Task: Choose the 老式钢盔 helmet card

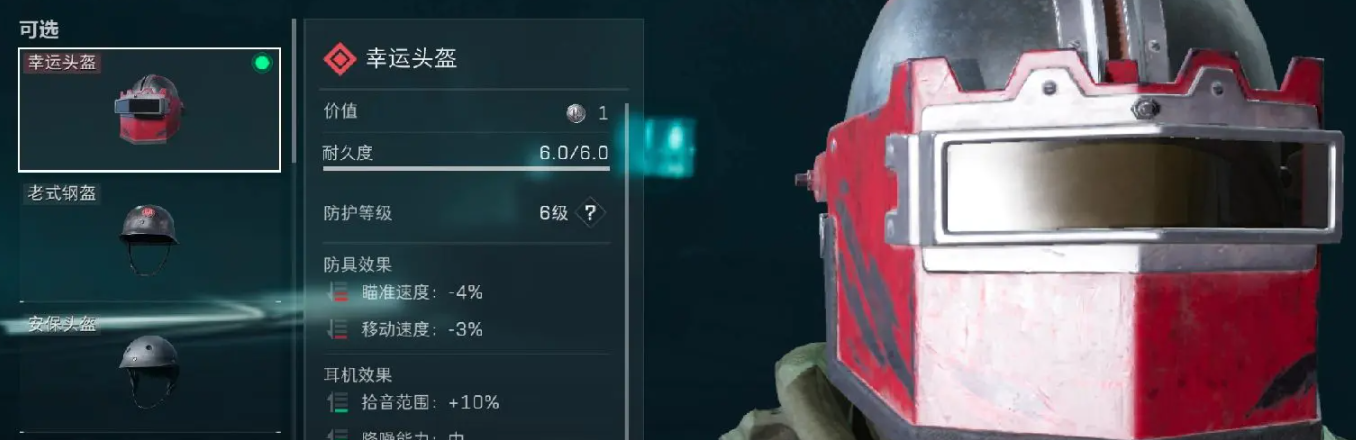Action: 150,240
